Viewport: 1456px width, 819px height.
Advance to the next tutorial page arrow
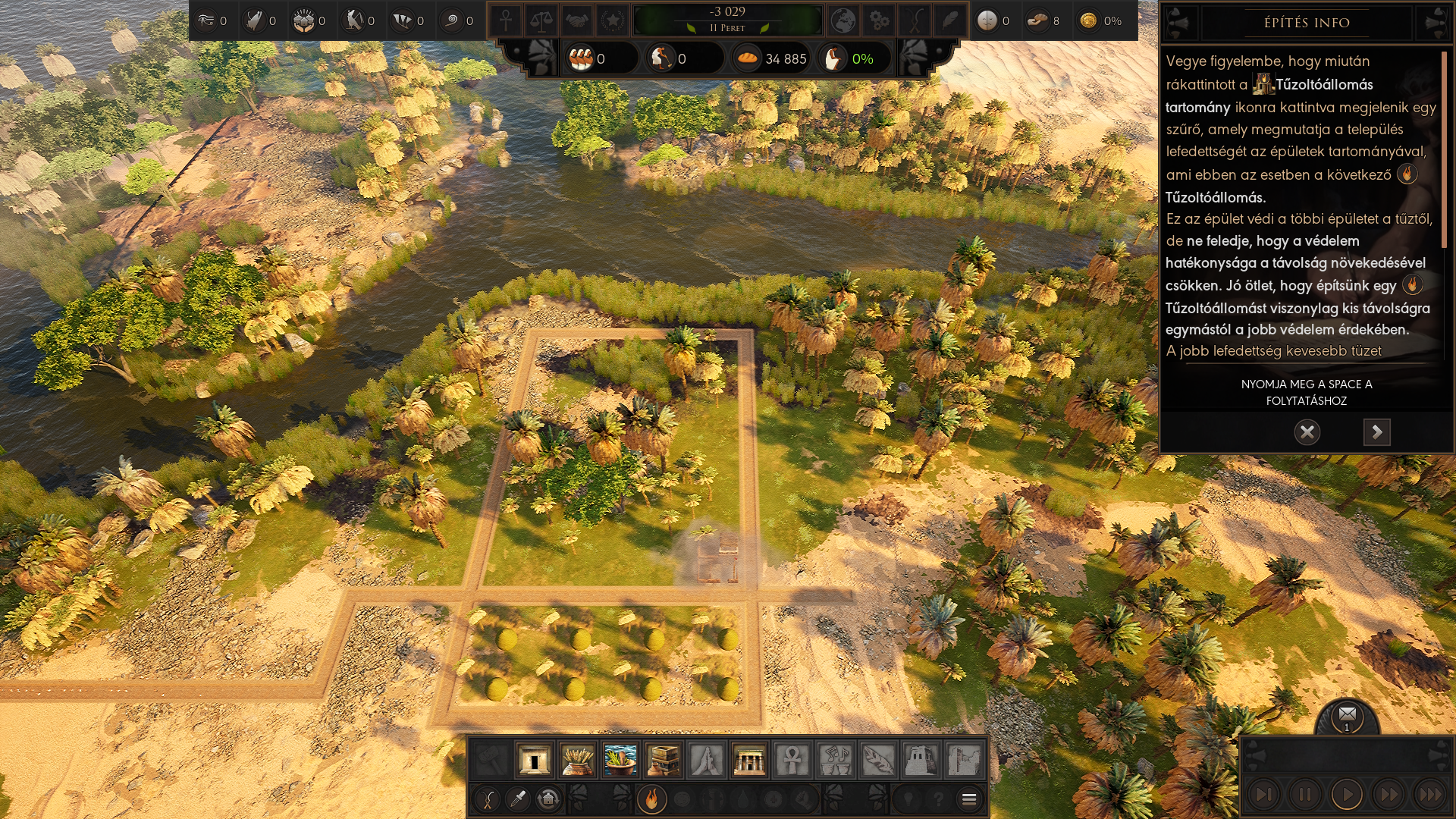(1376, 432)
